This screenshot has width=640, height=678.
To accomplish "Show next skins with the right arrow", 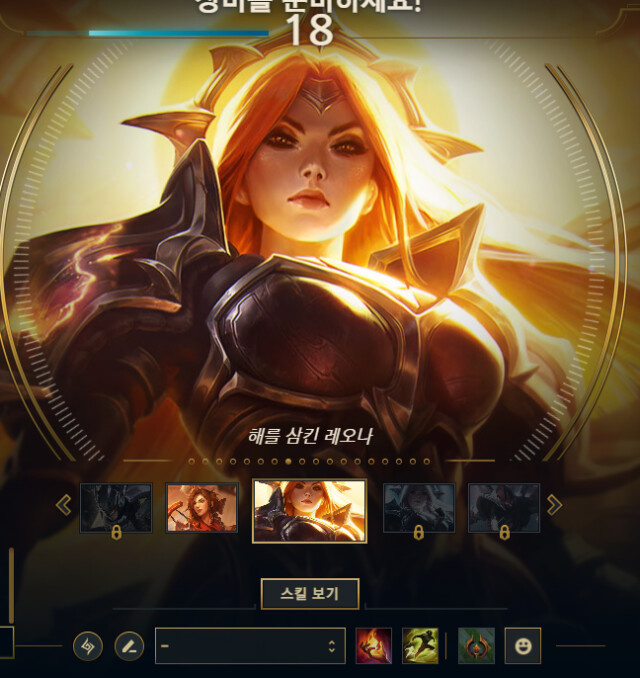I will (554, 505).
